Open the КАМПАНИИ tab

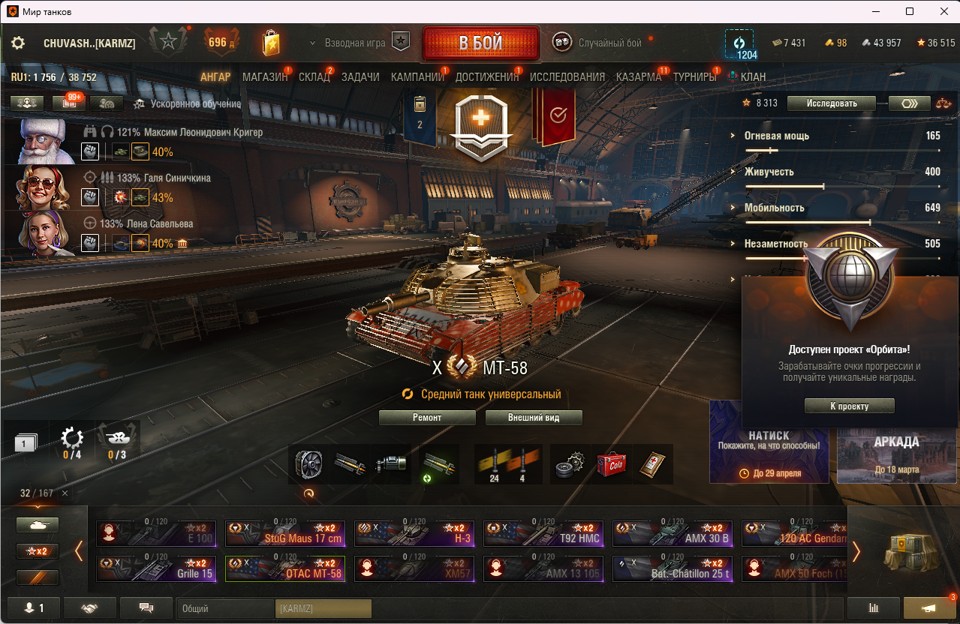coord(417,77)
